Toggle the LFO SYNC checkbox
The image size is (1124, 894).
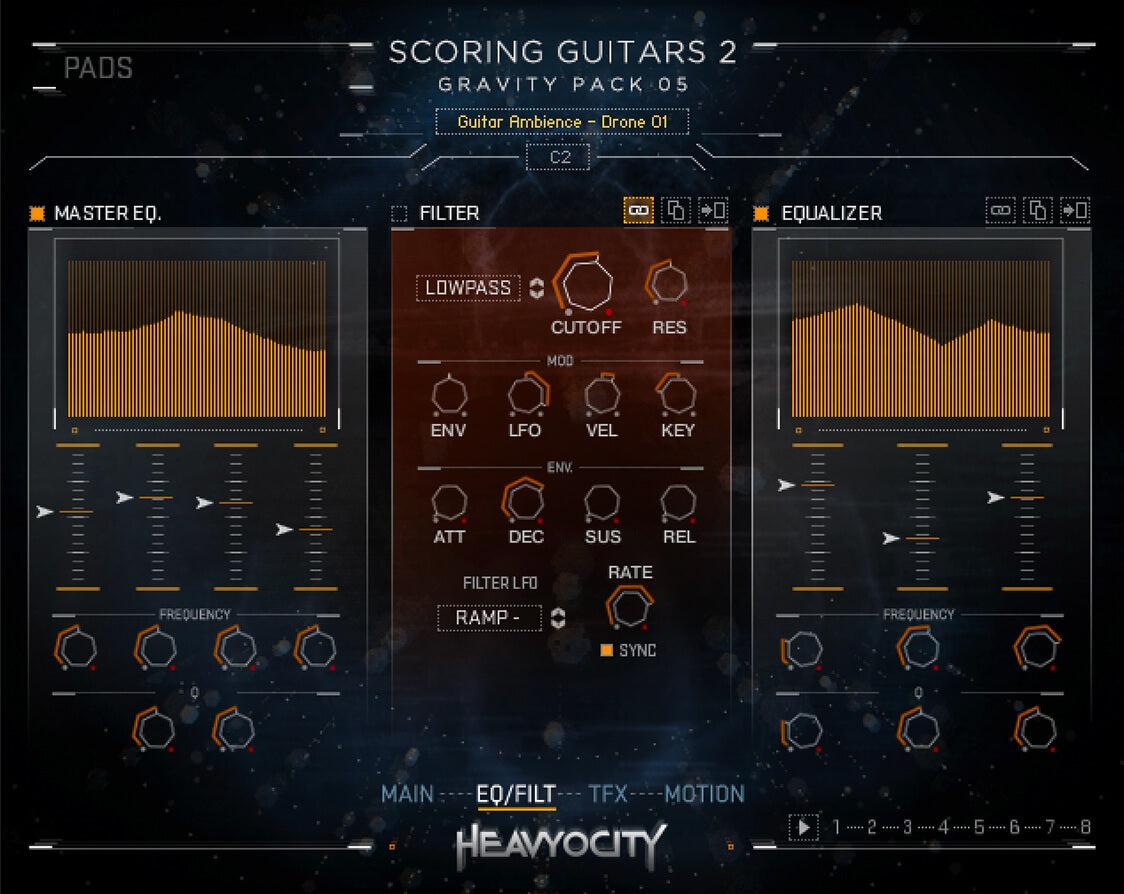[607, 650]
